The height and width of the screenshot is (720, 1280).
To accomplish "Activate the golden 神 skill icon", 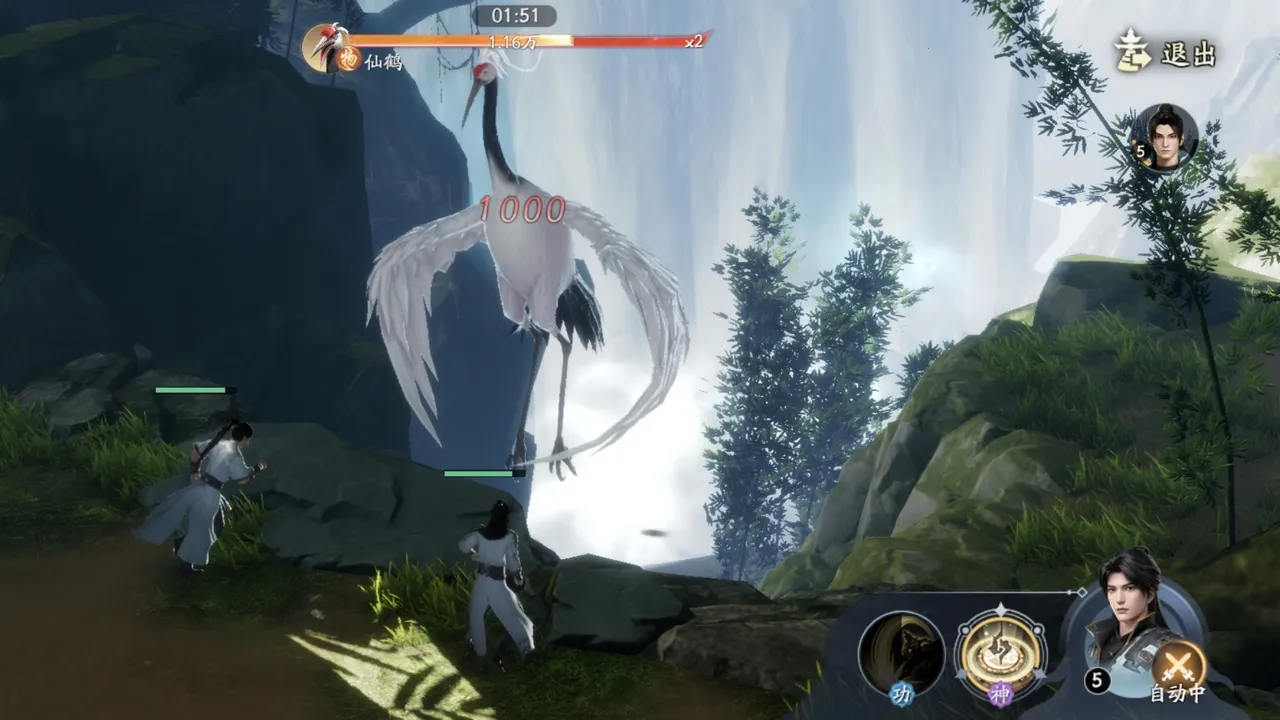I will click(x=1000, y=653).
